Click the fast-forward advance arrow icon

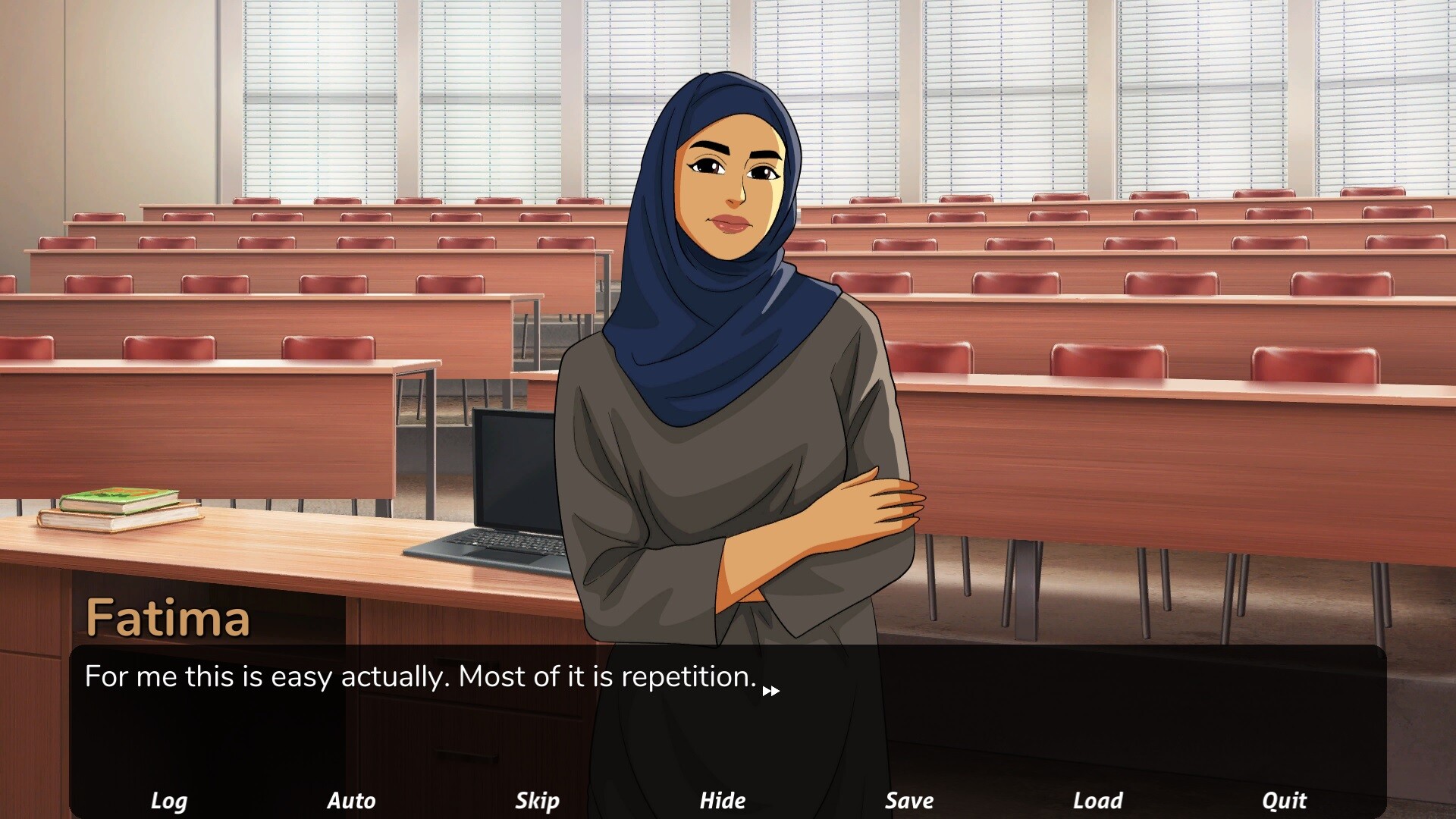771,690
